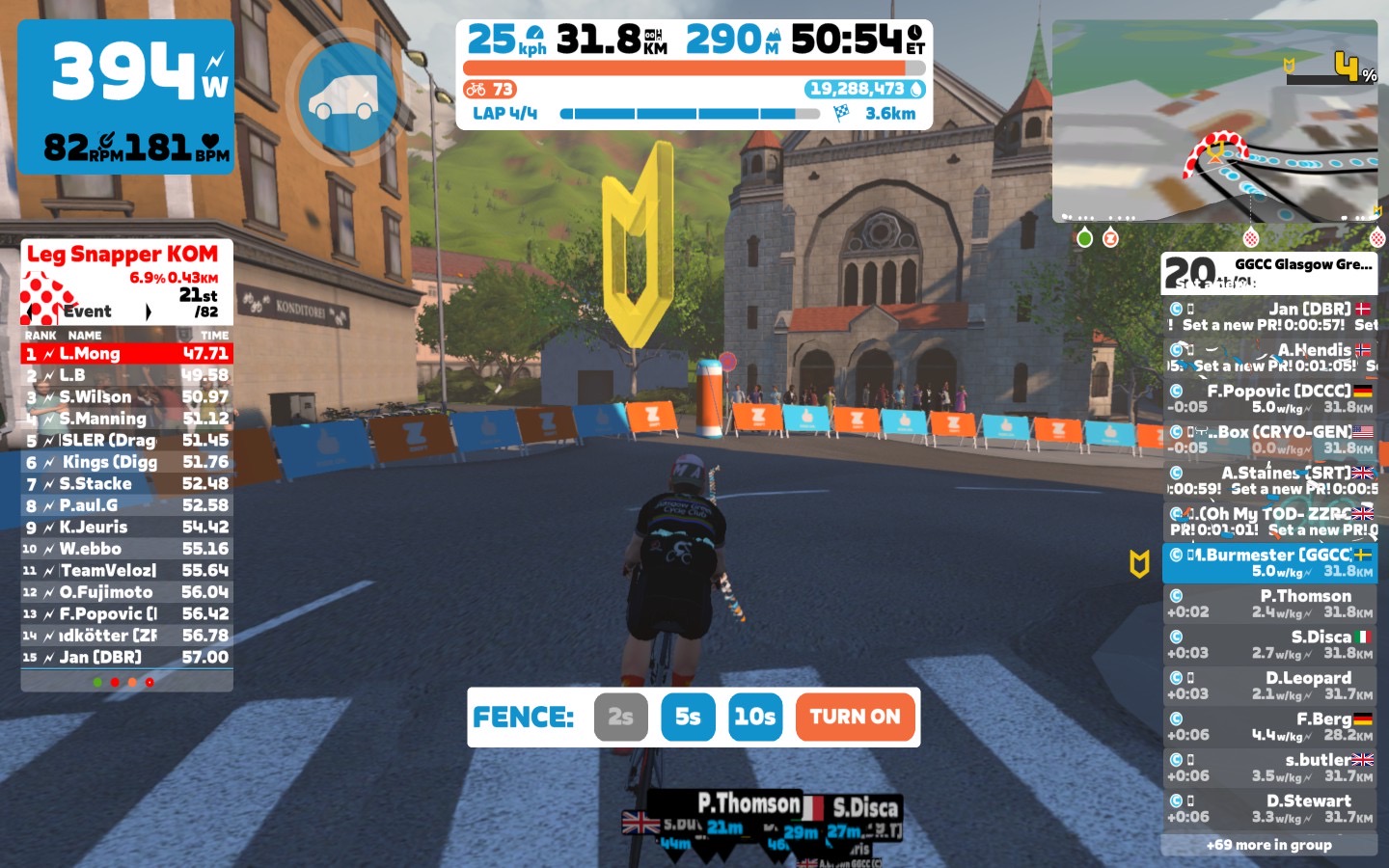Viewport: 1389px width, 868px height.
Task: Open the route minimap
Action: tap(1214, 121)
